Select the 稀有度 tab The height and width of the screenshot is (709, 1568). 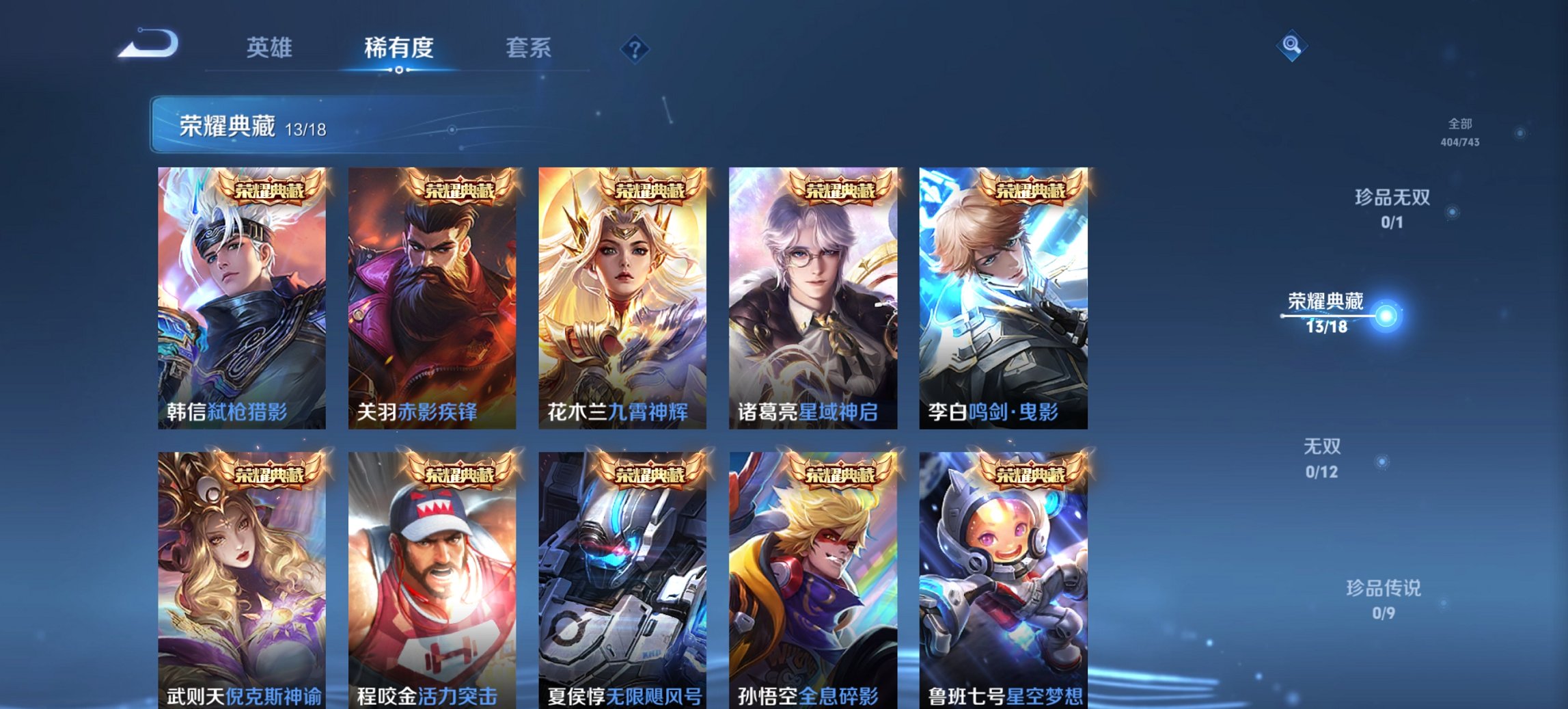click(x=398, y=48)
